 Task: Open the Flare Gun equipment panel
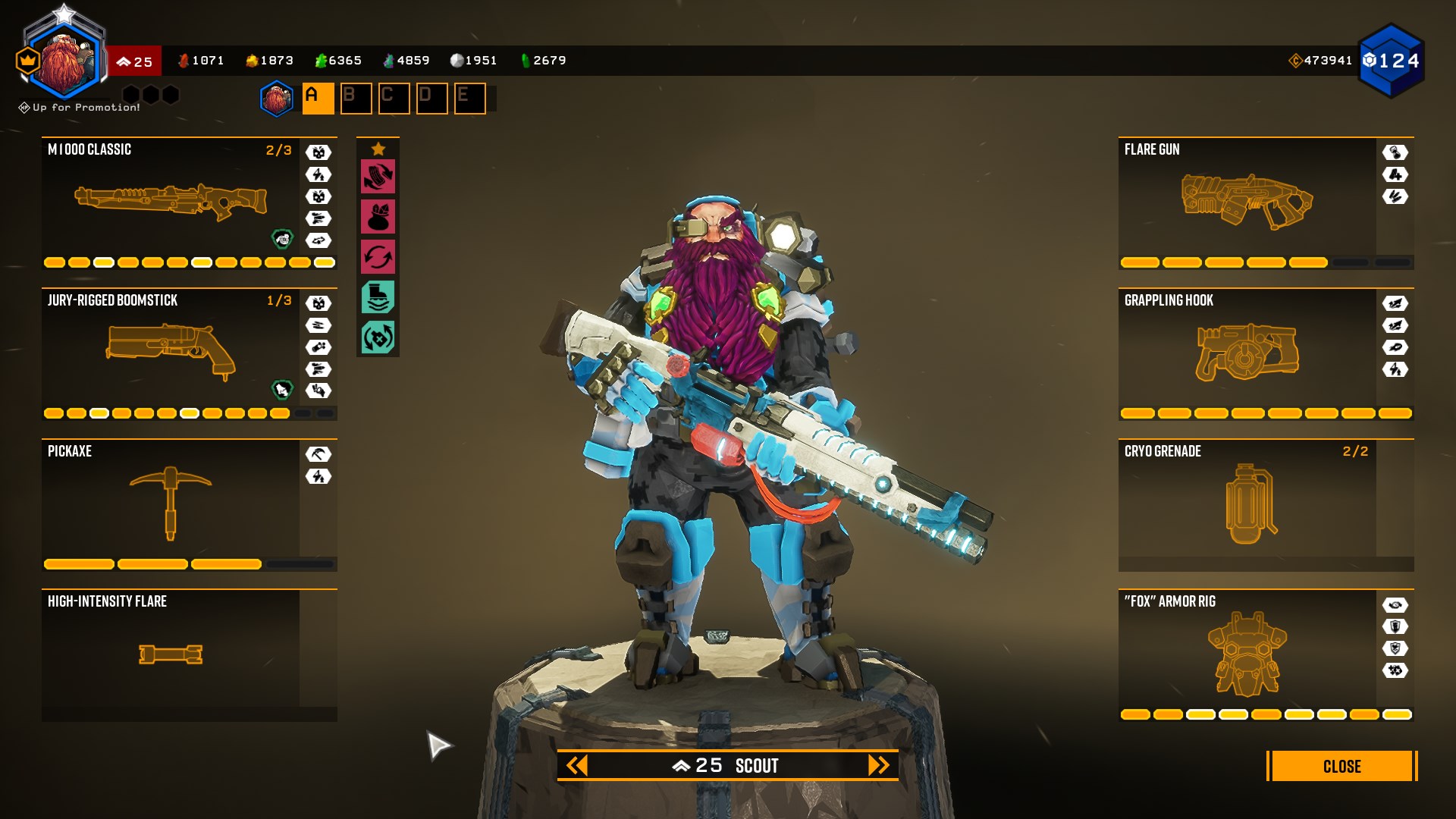tap(1247, 202)
